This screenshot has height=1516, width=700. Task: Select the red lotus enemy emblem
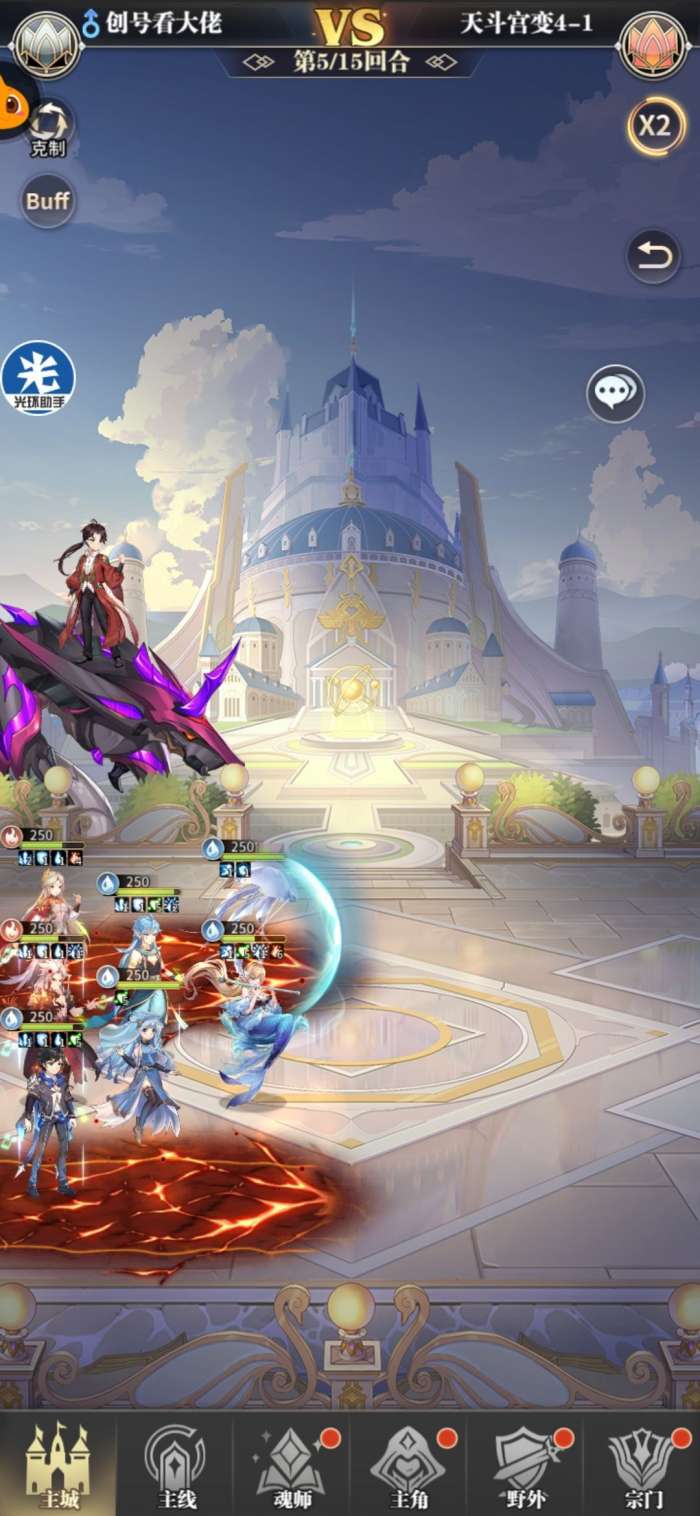click(653, 45)
